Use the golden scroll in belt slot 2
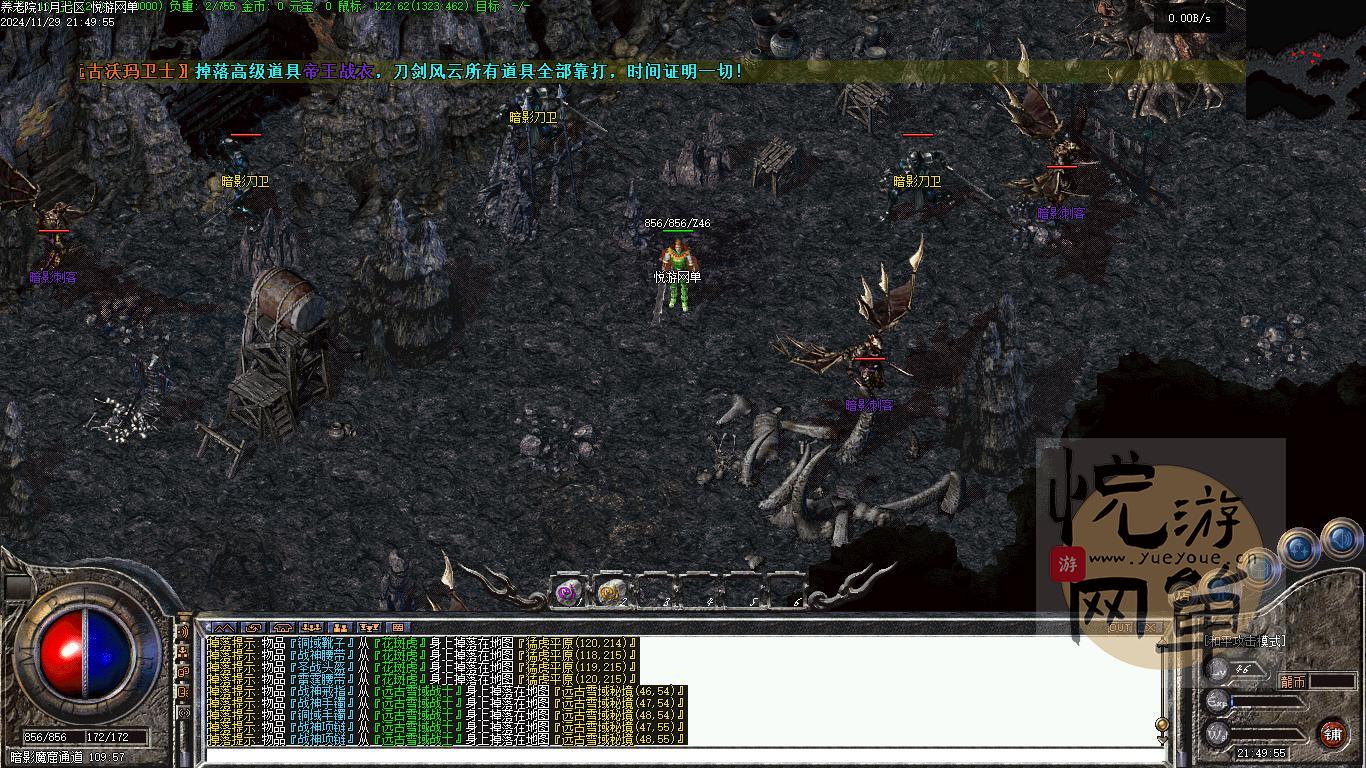The width and height of the screenshot is (1366, 768). 610,593
